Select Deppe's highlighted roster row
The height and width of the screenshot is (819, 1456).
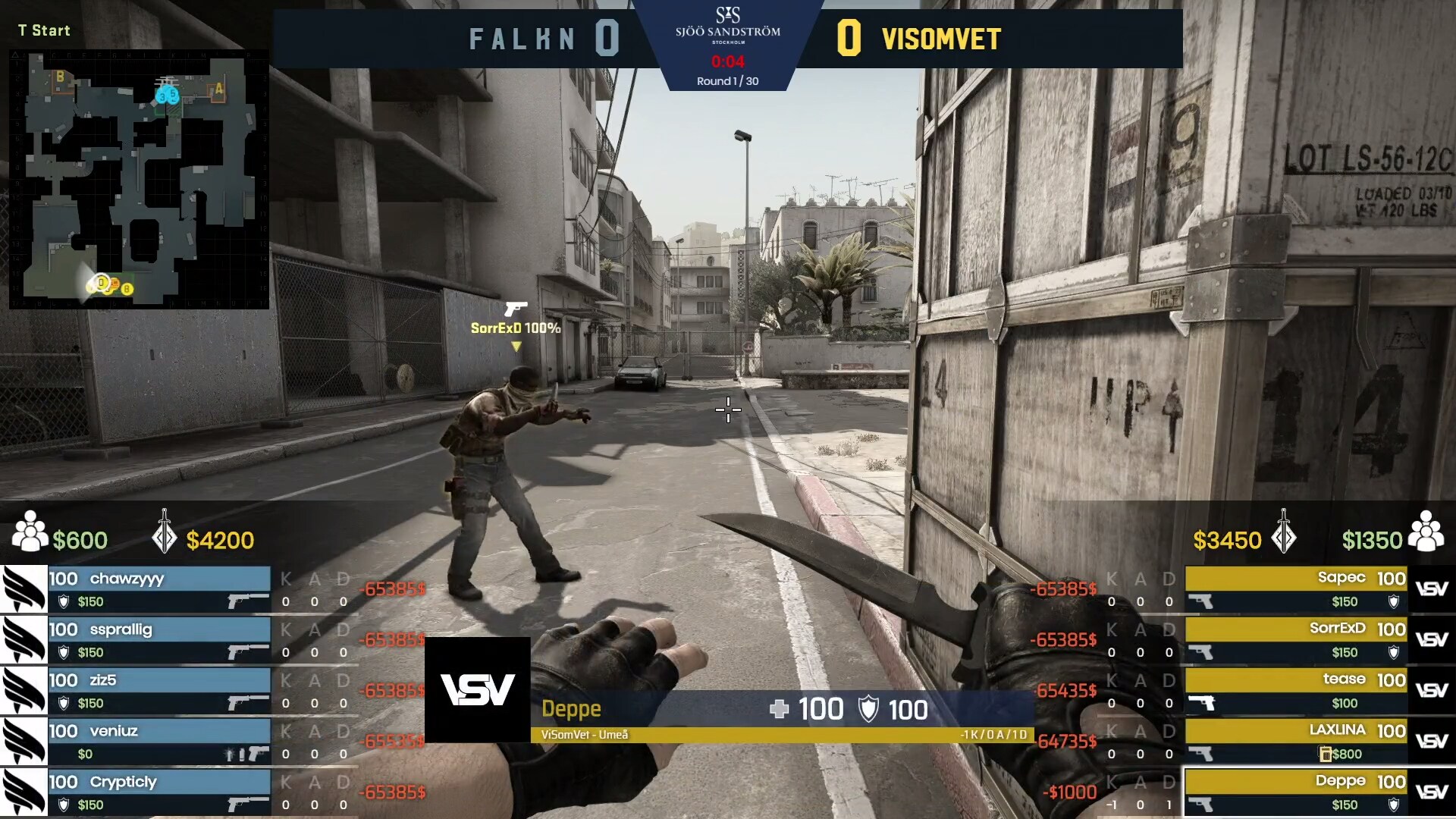pyautogui.click(x=1295, y=792)
